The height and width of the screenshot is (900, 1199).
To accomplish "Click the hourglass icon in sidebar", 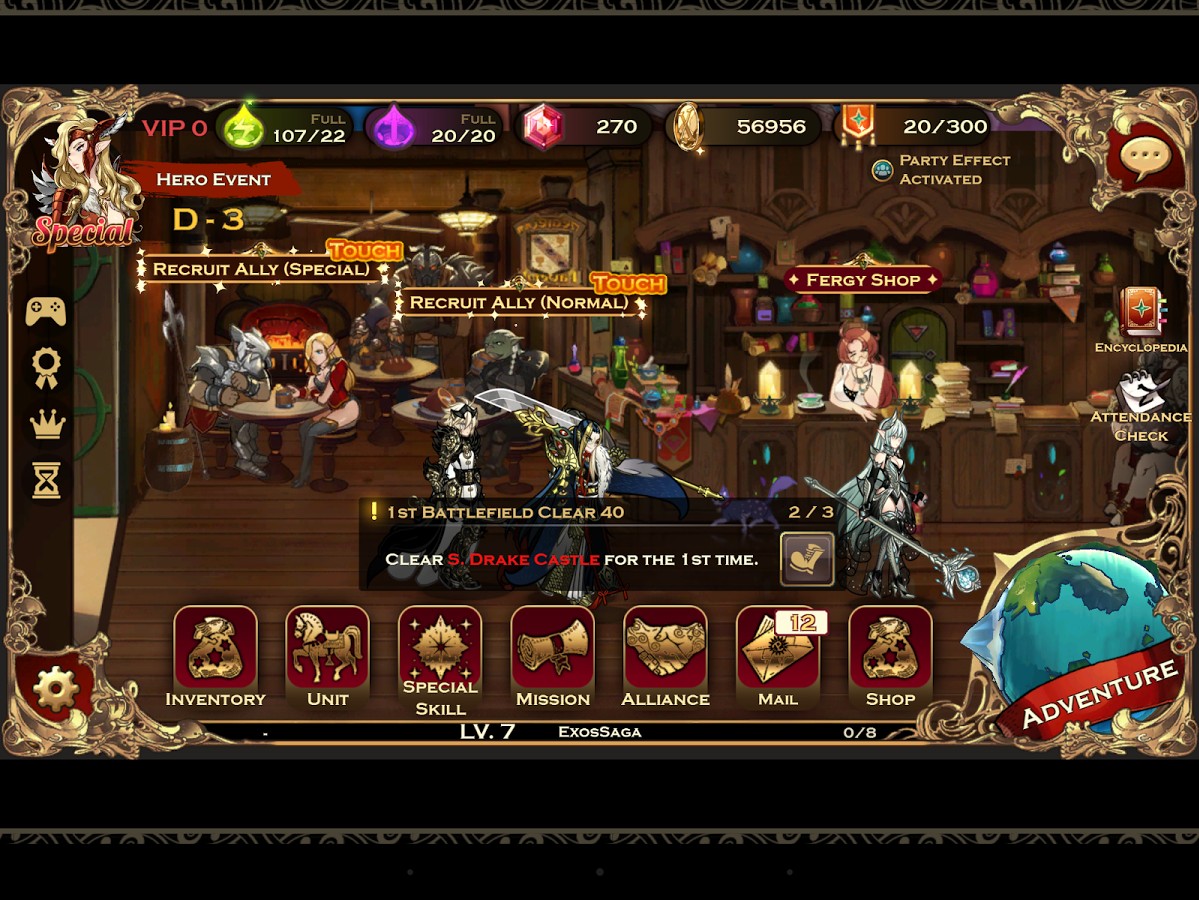I will [x=46, y=481].
